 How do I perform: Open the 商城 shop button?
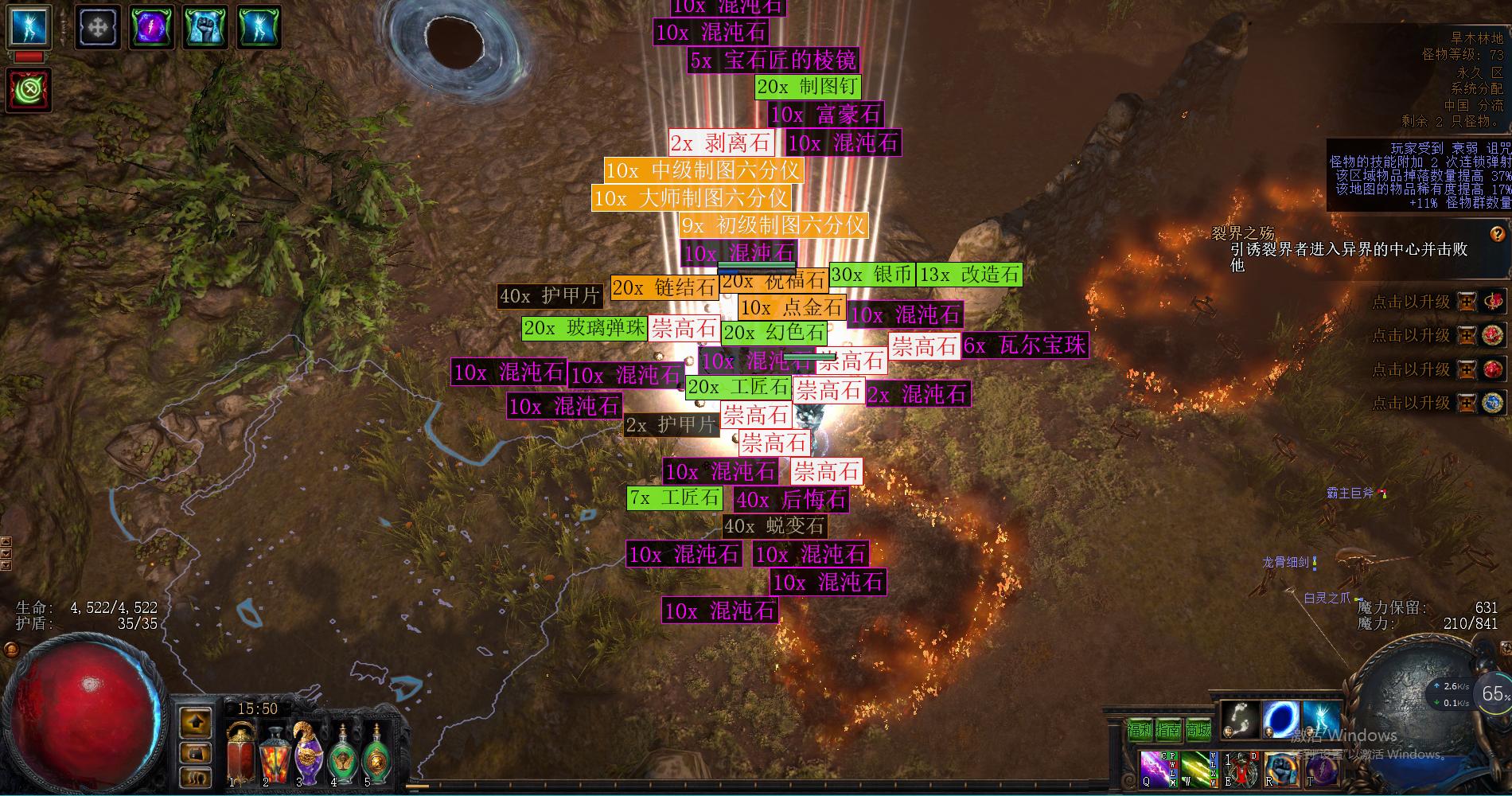pyautogui.click(x=1198, y=729)
